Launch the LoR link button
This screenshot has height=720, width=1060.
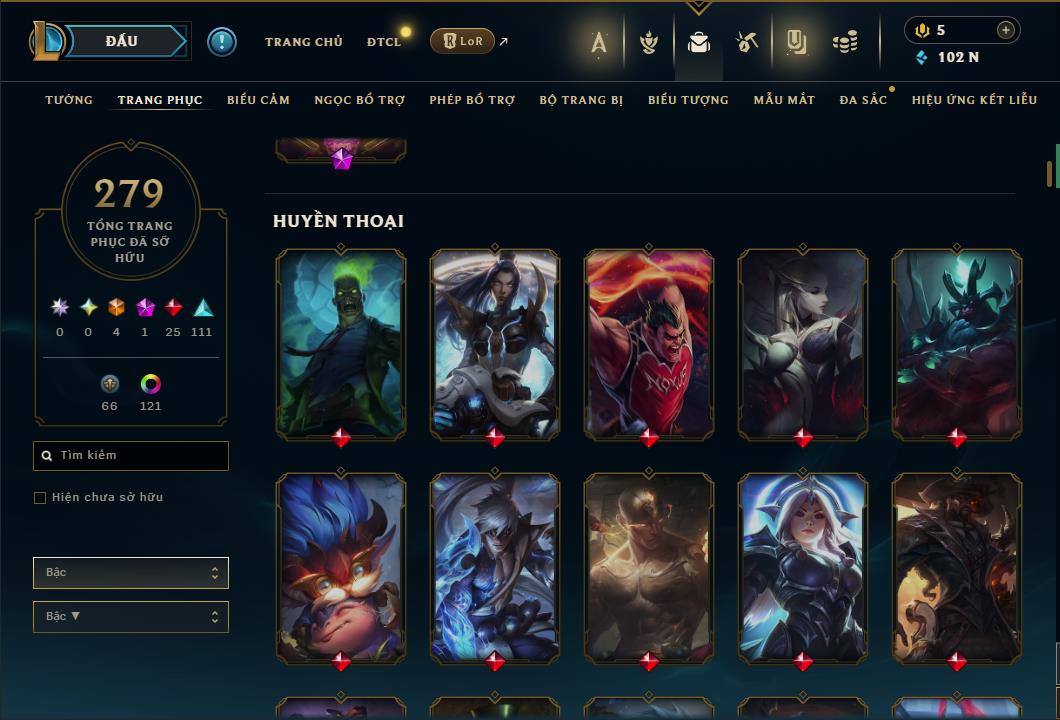point(462,41)
